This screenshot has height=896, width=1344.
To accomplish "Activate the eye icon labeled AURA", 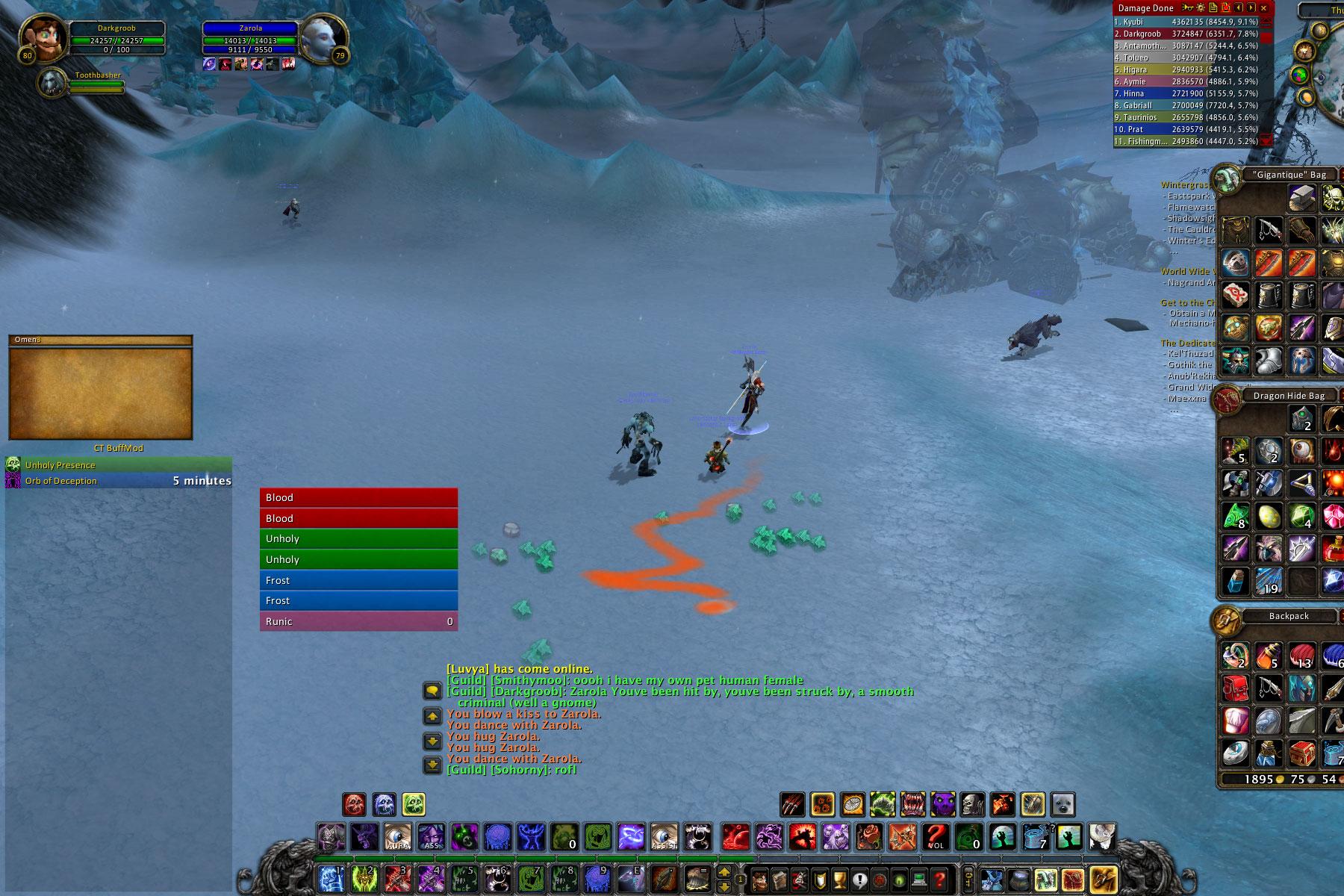I will 398,837.
